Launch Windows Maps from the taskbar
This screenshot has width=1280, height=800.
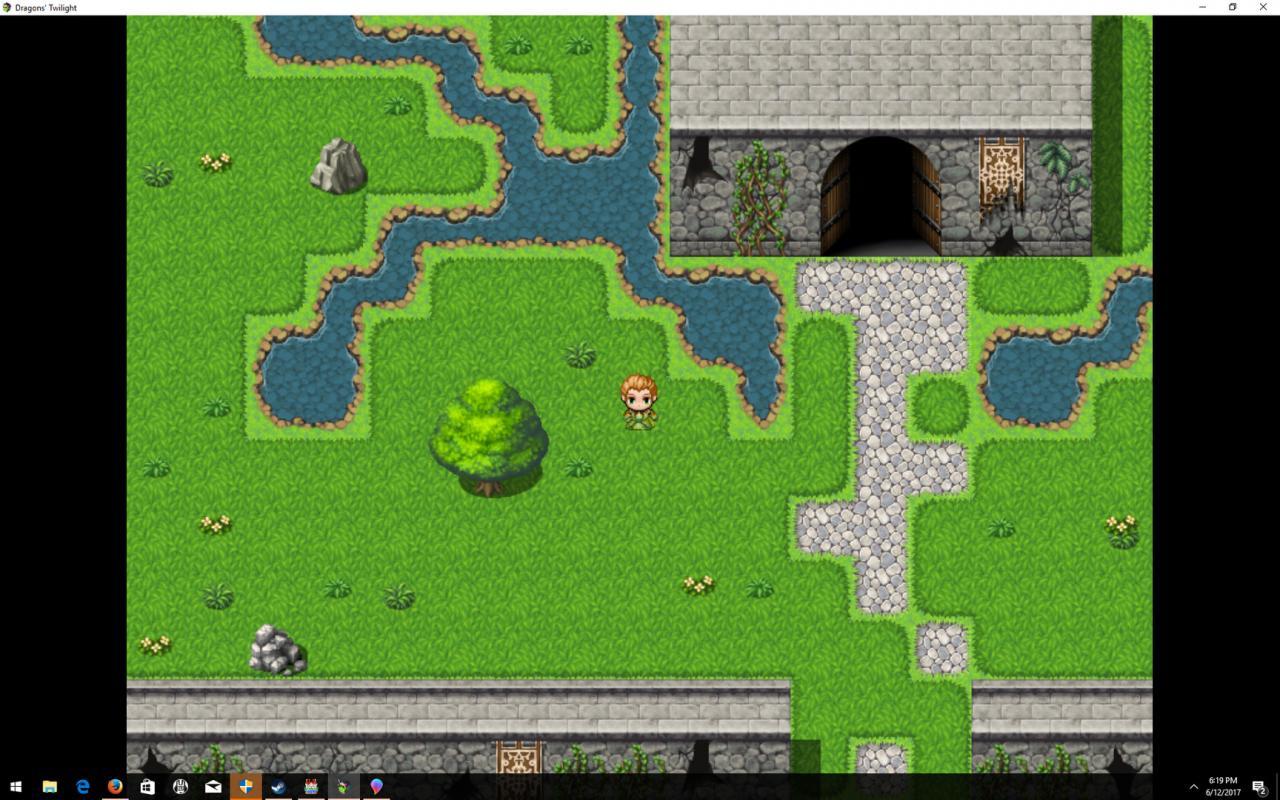pyautogui.click(x=377, y=785)
